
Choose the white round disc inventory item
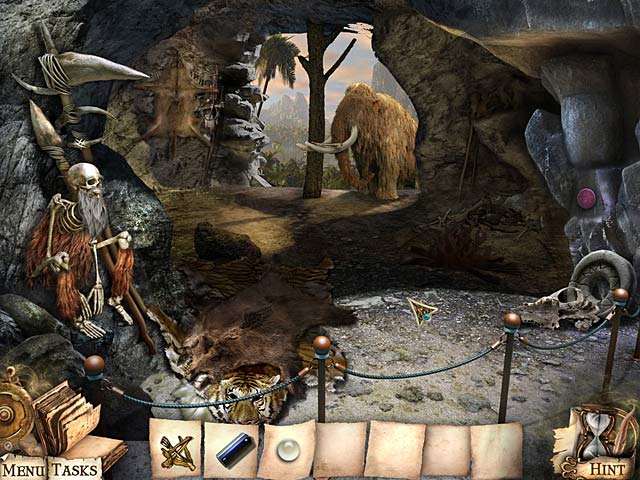click(289, 452)
